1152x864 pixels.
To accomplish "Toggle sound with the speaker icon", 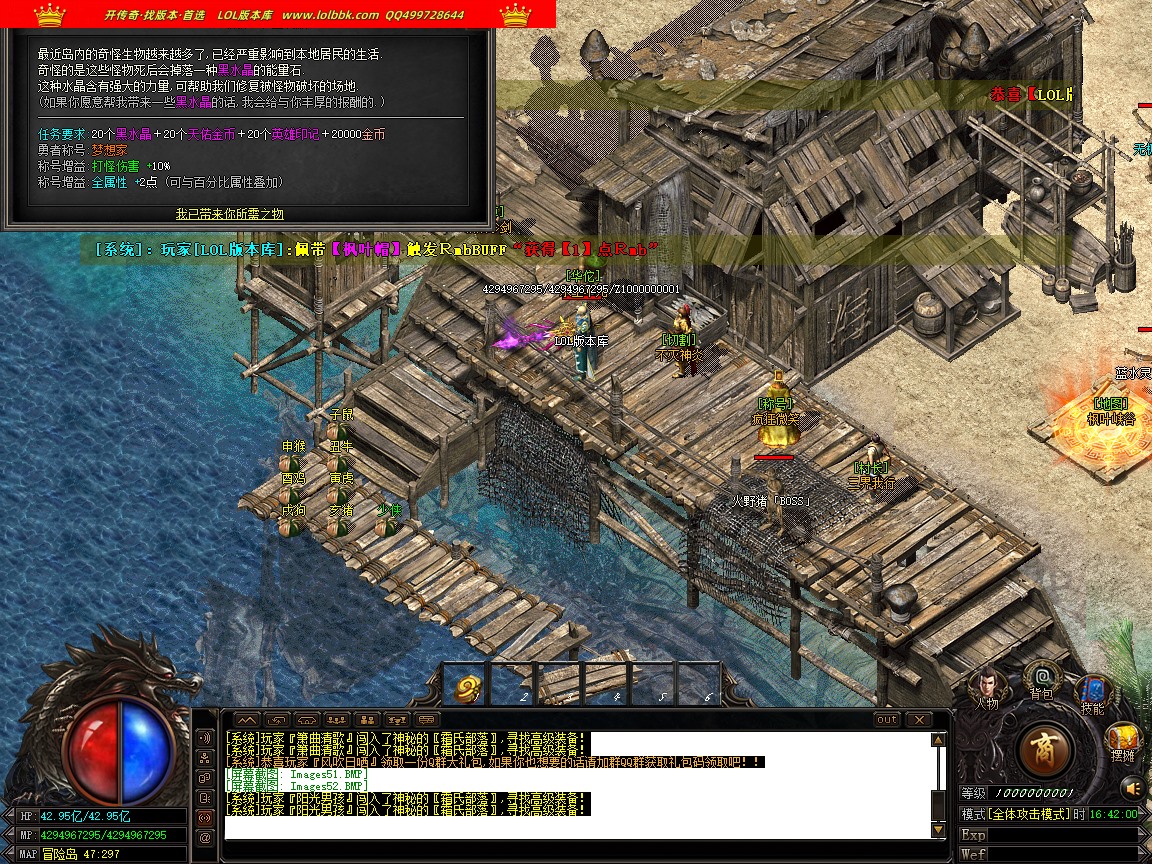I will (1132, 789).
